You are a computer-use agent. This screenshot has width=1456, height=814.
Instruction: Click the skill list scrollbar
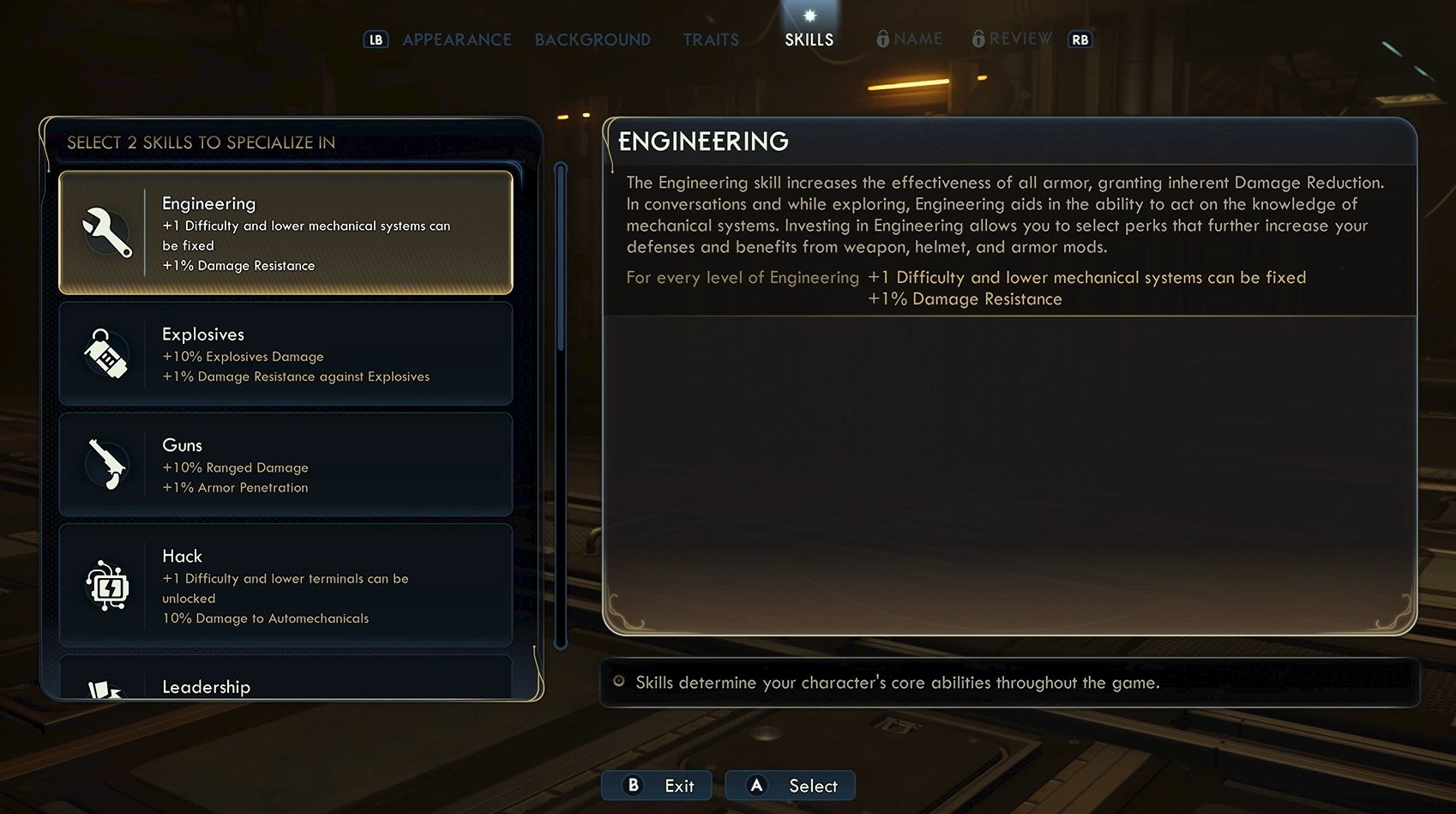point(561,405)
